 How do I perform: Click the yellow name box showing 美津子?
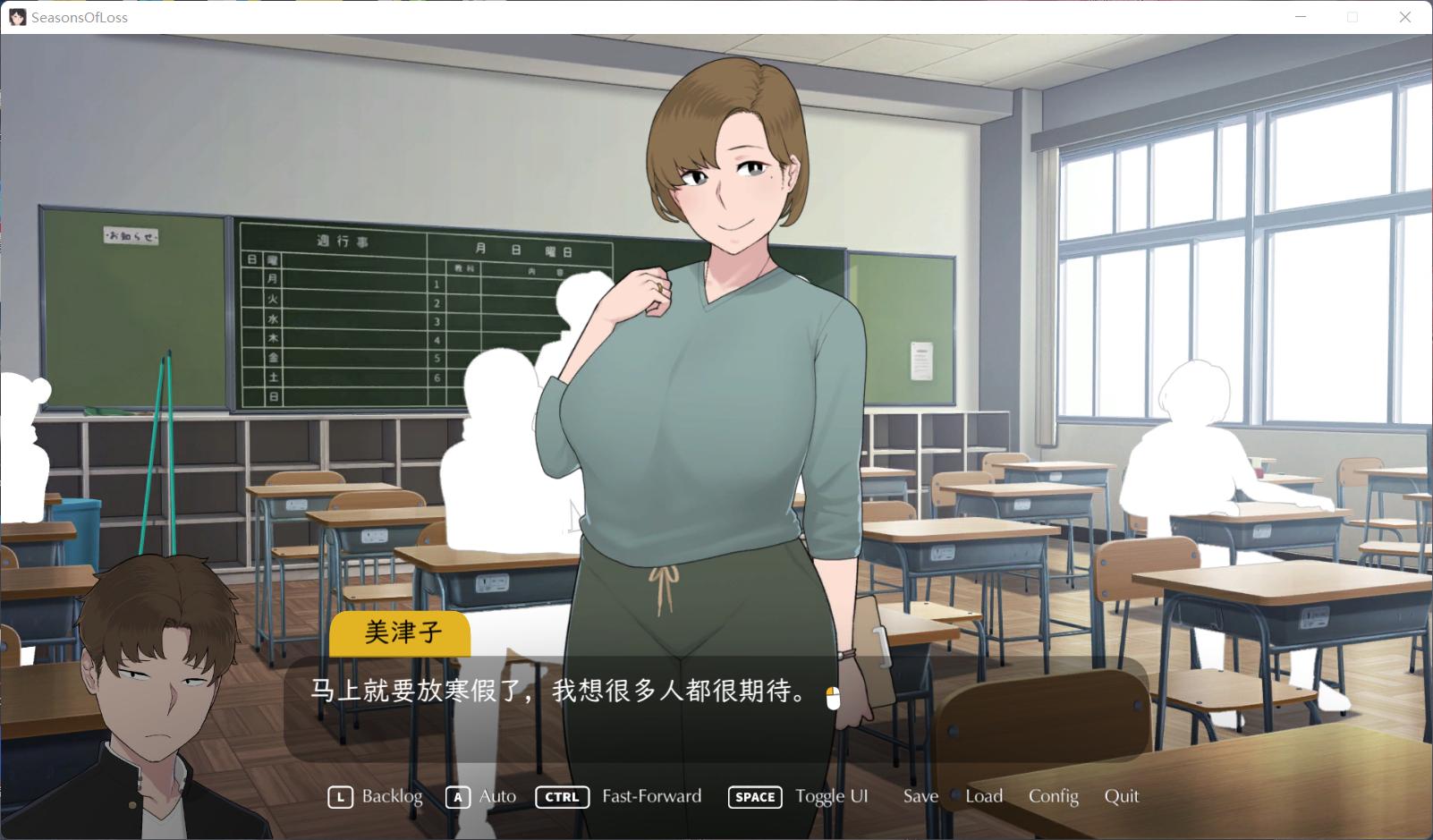400,634
